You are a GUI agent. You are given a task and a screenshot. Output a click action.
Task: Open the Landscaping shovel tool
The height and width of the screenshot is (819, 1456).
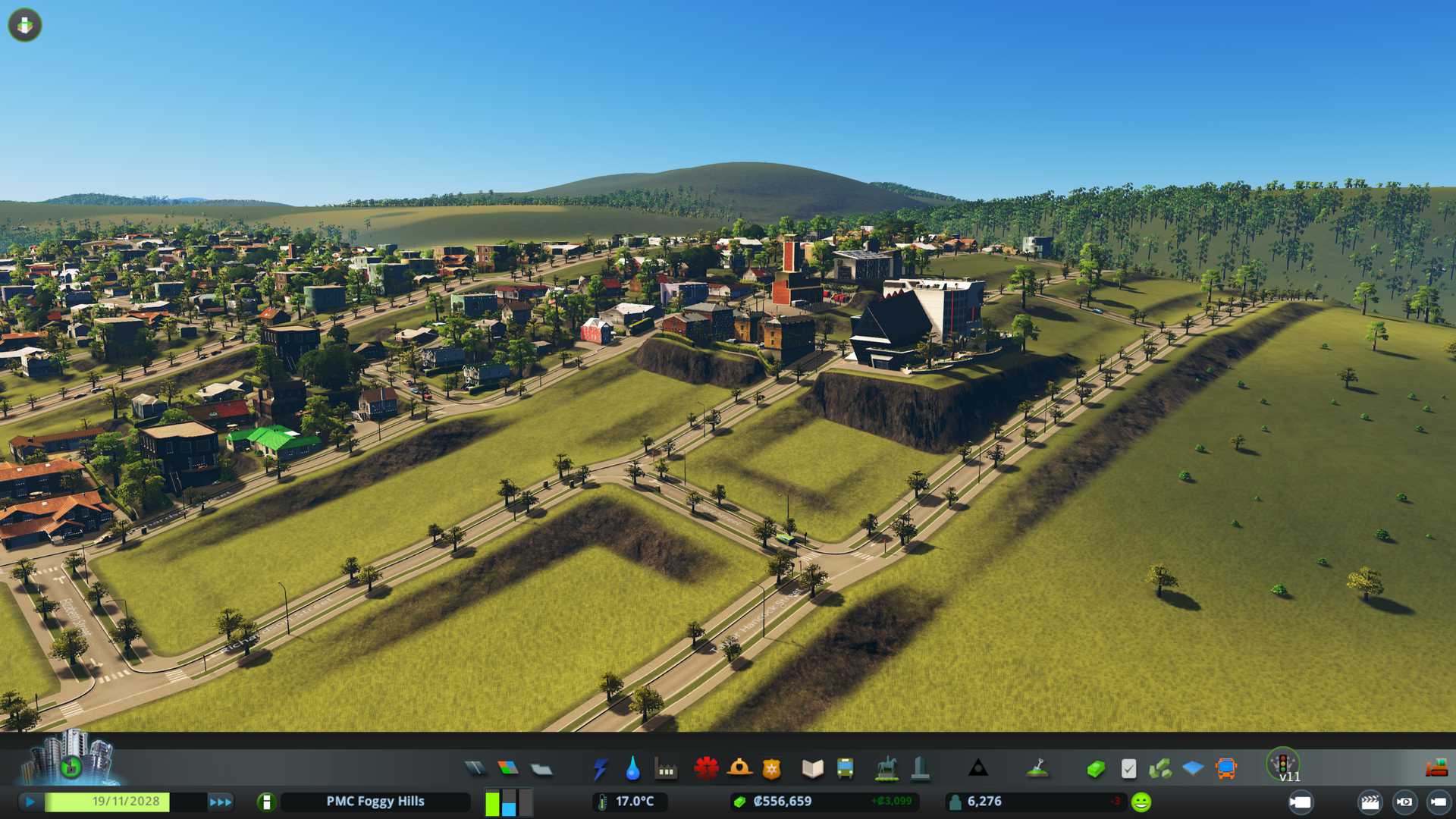tap(1037, 769)
